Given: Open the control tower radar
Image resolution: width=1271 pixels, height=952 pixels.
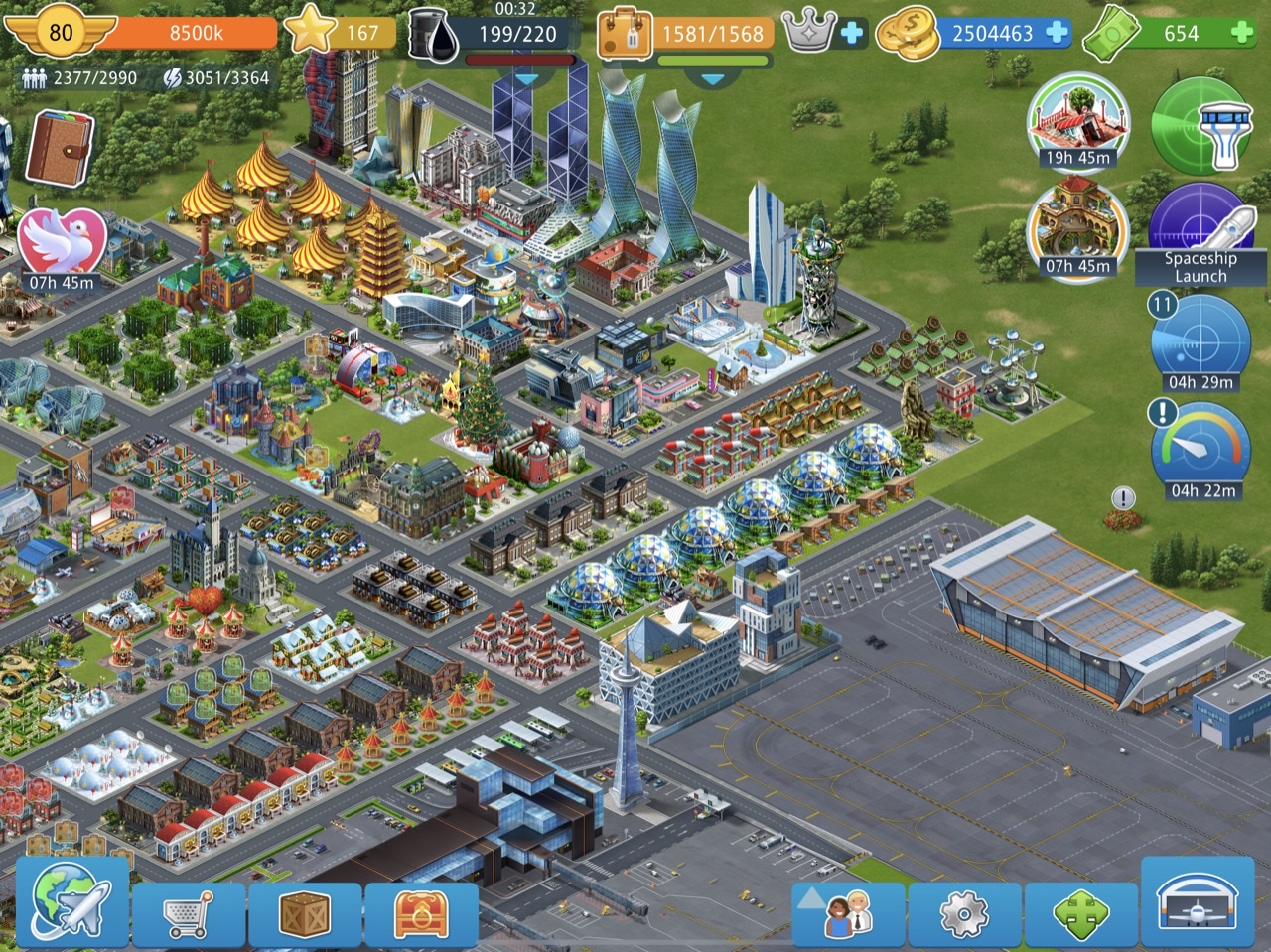Looking at the screenshot, I should (1200, 125).
